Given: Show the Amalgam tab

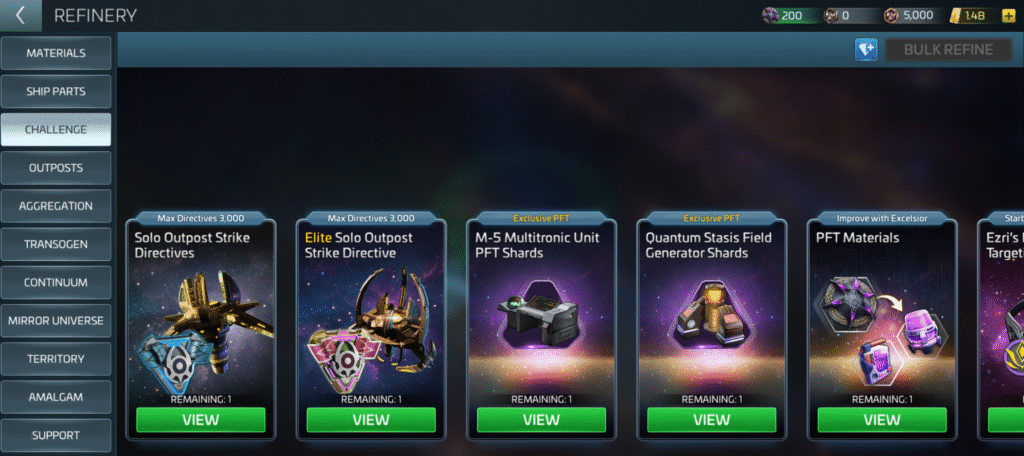Looking at the screenshot, I should point(56,397).
